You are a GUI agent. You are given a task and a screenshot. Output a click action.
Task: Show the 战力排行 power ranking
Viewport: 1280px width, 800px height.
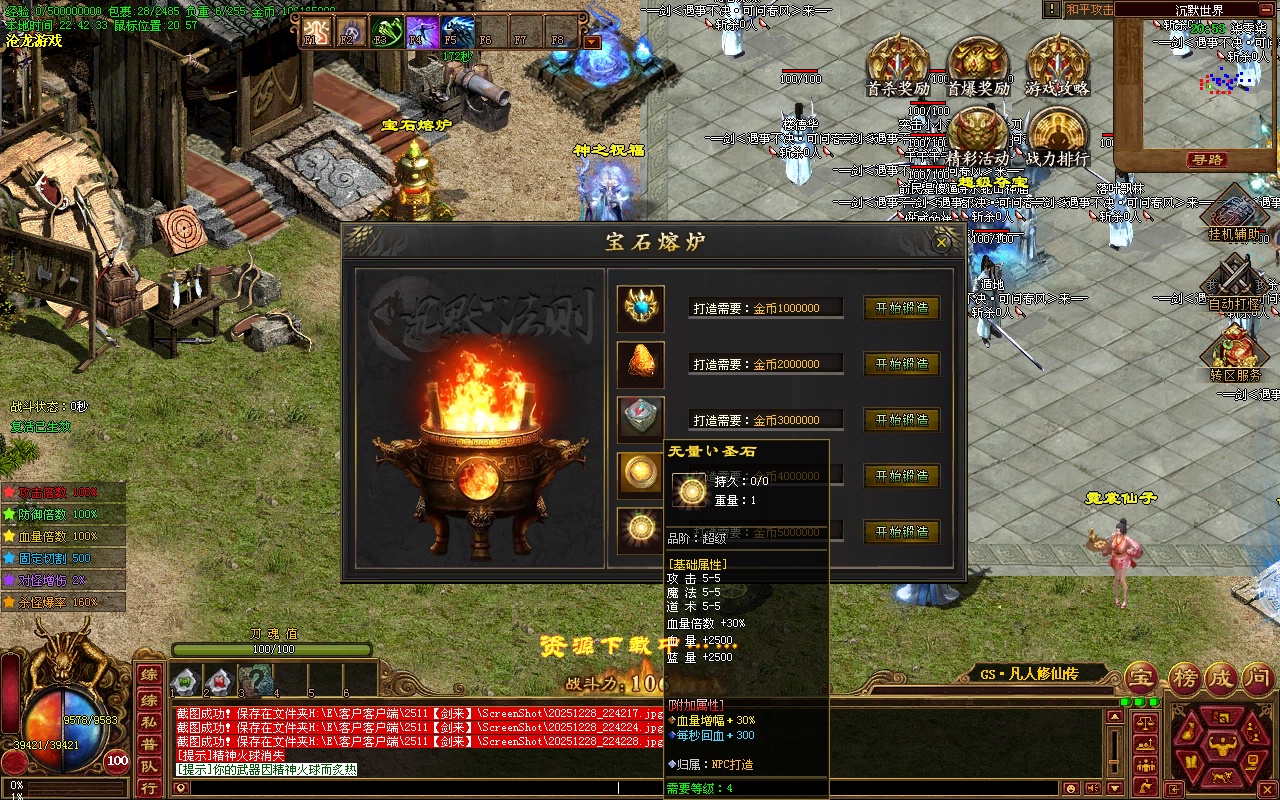point(1057,136)
